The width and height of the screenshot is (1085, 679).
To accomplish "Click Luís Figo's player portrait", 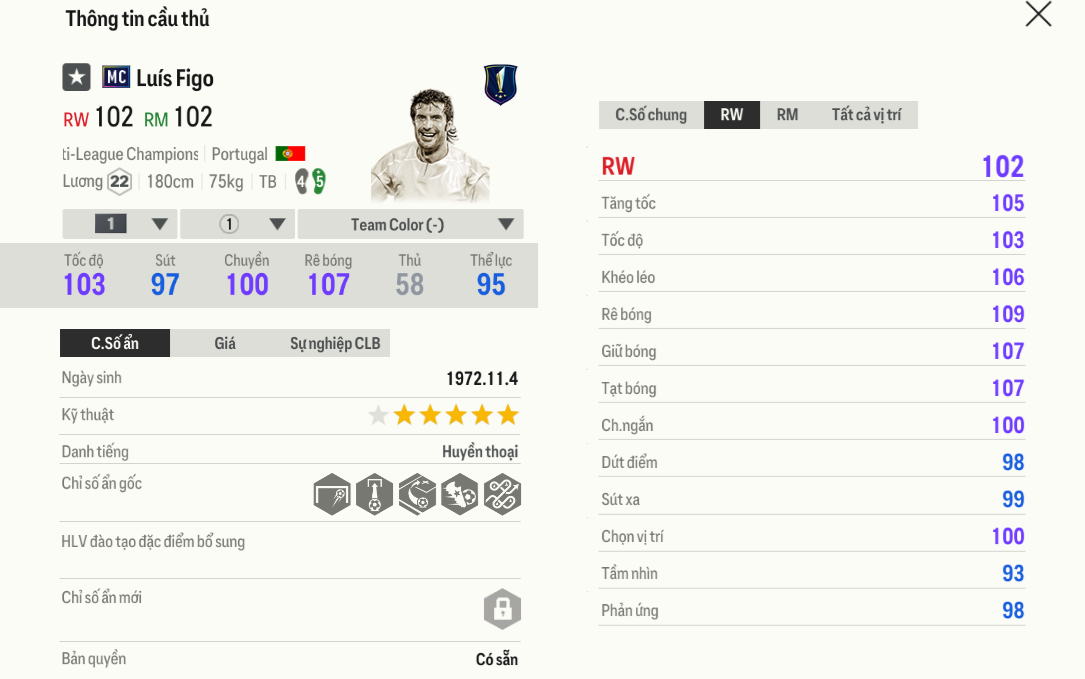I will tap(430, 145).
